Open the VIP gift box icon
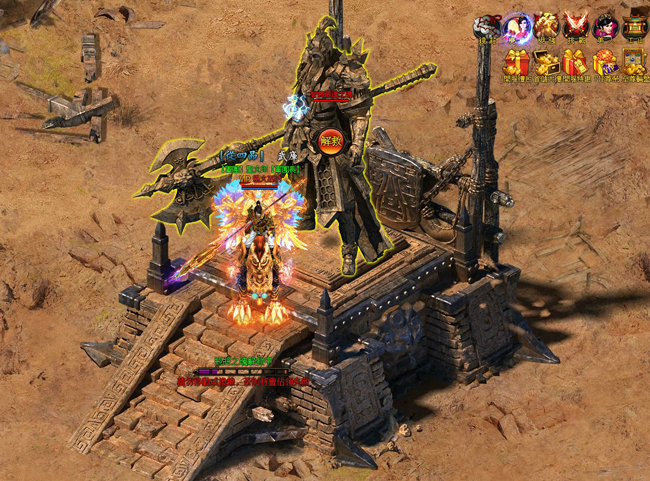Screen dimensions: 650x481 tap(605, 62)
